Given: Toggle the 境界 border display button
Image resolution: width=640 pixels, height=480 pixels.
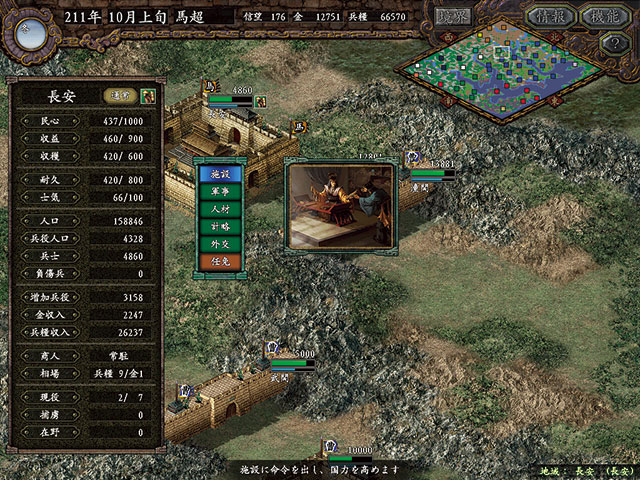Looking at the screenshot, I should coord(453,17).
